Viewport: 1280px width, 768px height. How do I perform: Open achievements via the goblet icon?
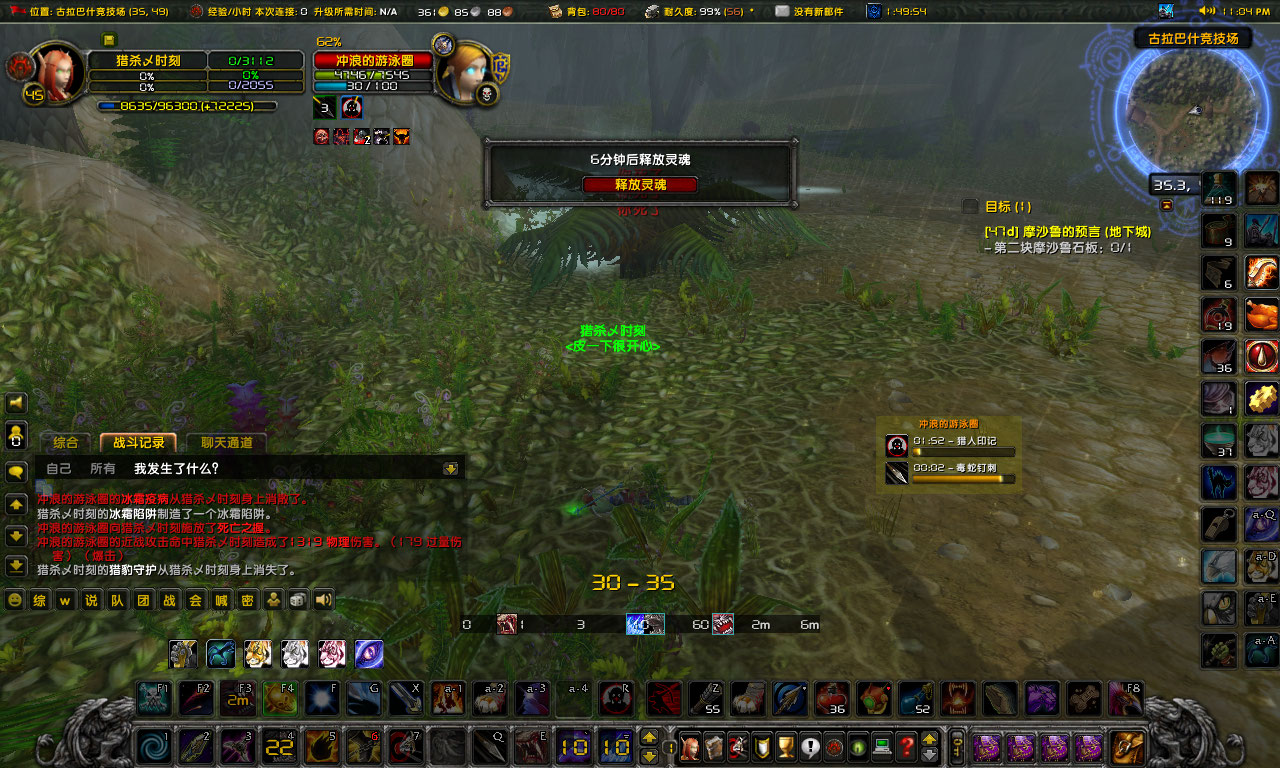[785, 745]
